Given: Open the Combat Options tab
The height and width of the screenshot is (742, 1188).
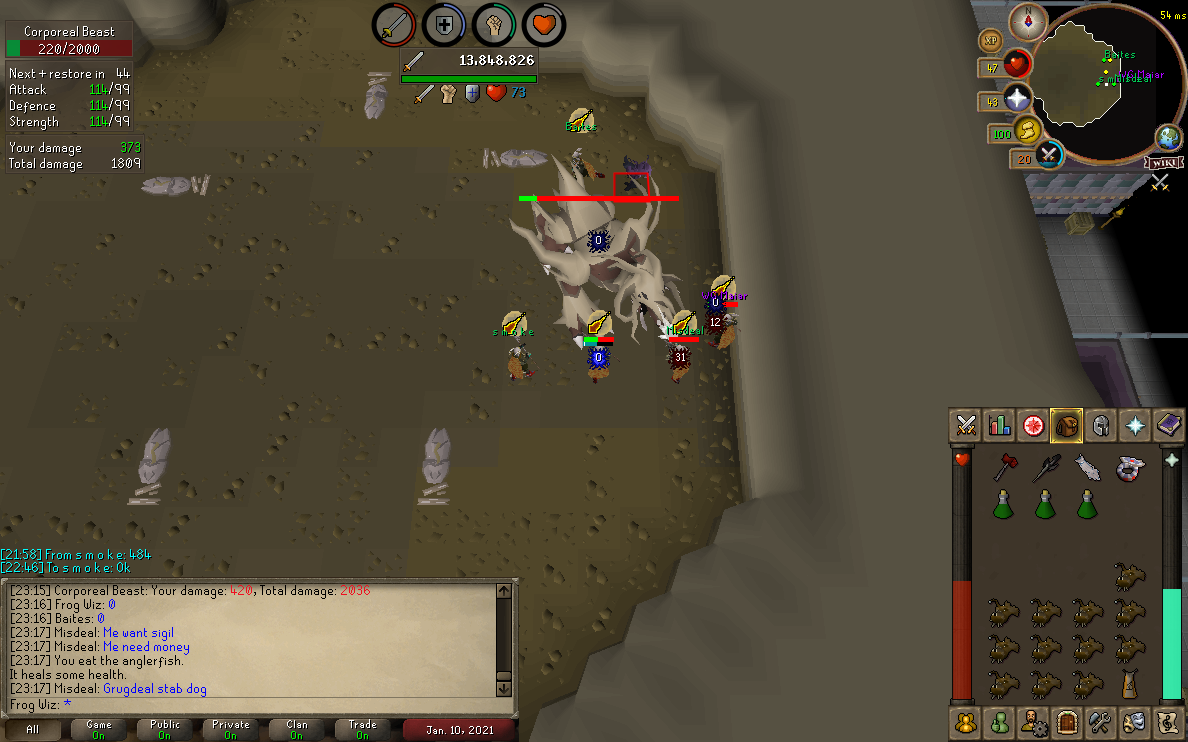Looking at the screenshot, I should pyautogui.click(x=966, y=425).
